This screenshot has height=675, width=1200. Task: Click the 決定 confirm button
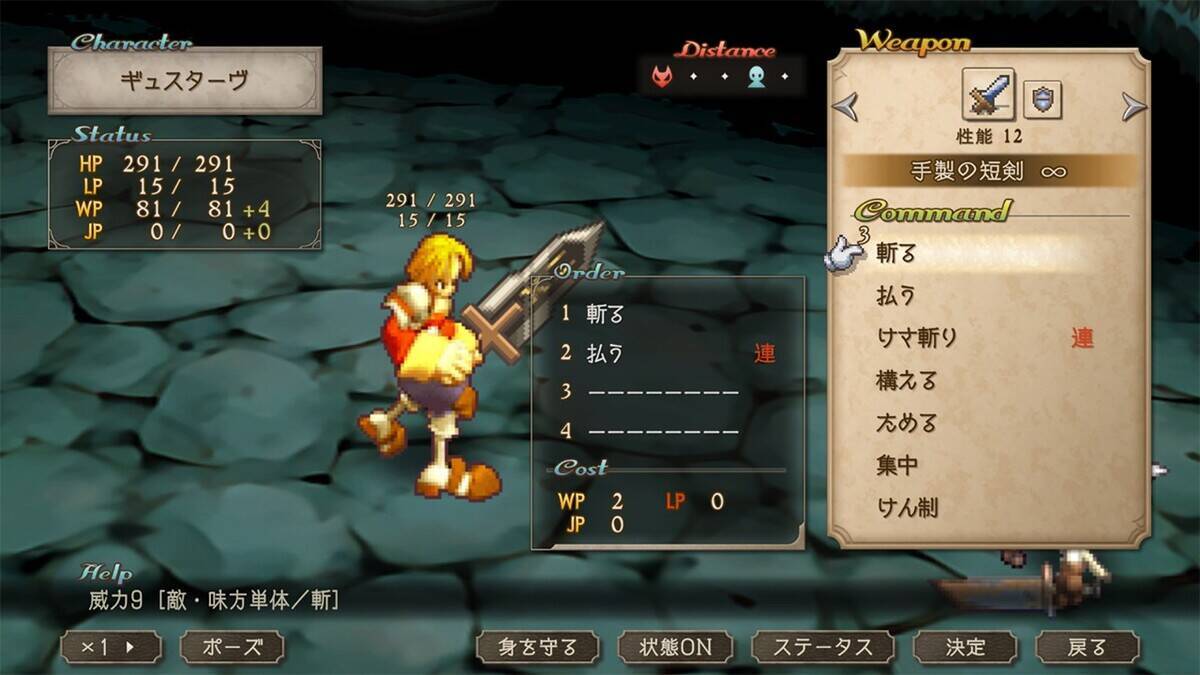[966, 647]
